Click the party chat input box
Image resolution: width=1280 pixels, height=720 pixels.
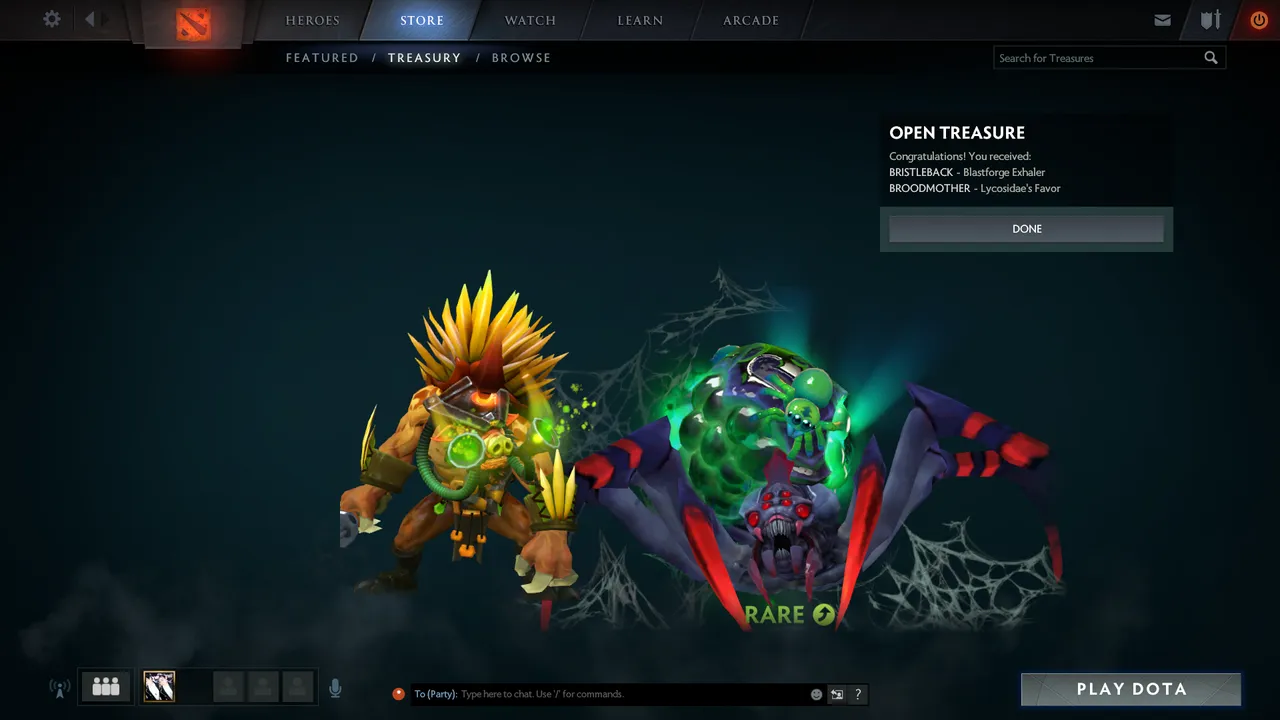[x=630, y=694]
